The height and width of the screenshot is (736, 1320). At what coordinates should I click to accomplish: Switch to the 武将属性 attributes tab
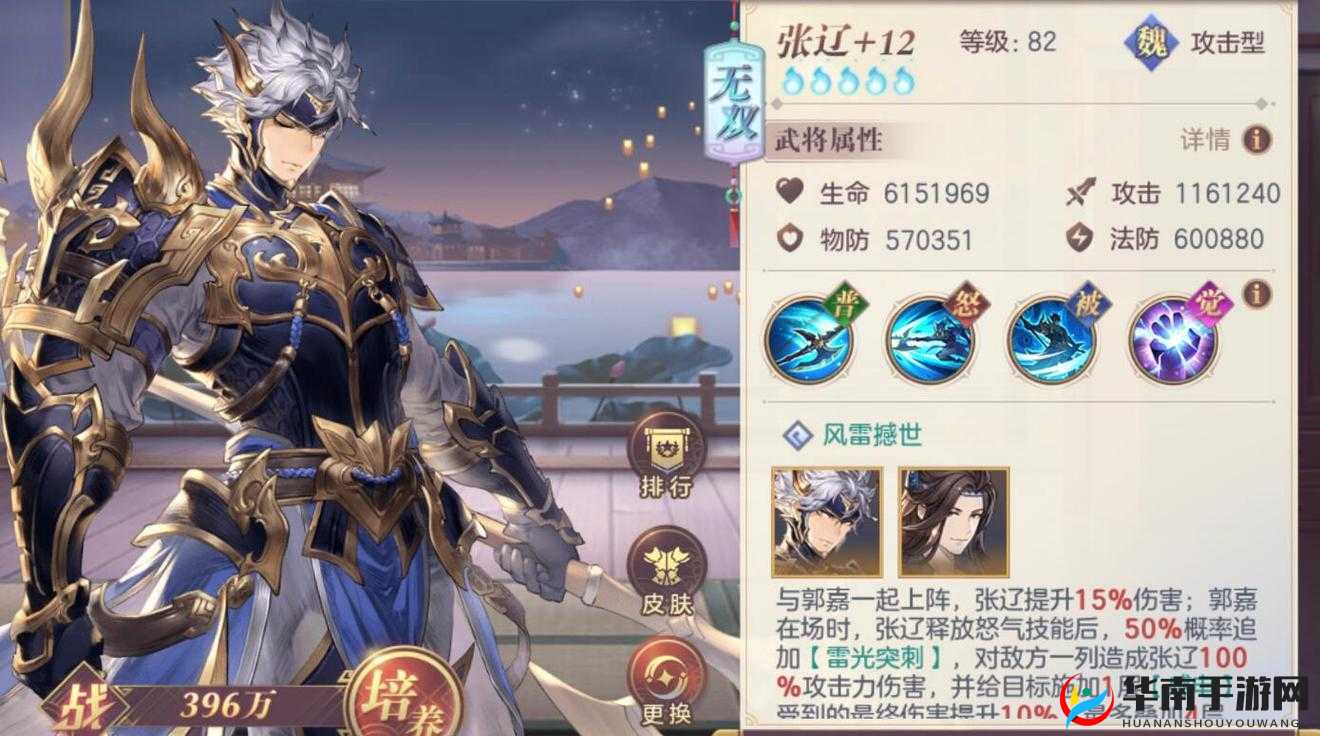[827, 140]
